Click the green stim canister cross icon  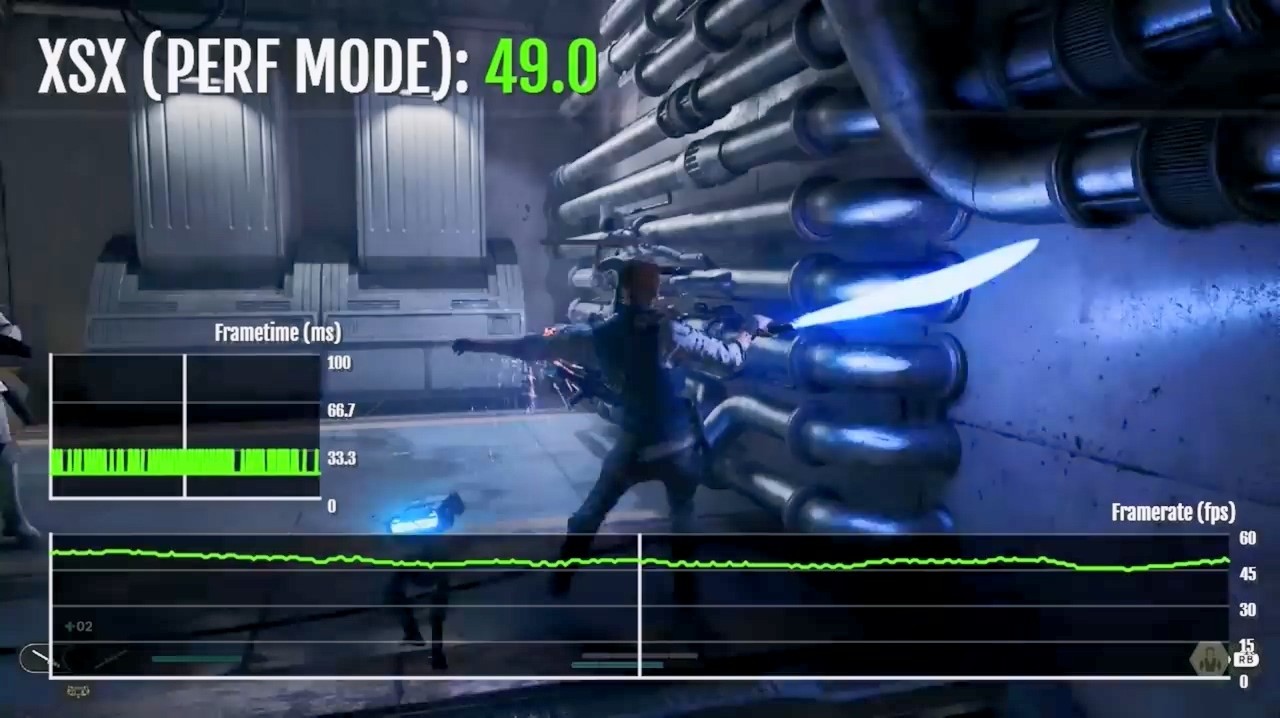[x=70, y=627]
